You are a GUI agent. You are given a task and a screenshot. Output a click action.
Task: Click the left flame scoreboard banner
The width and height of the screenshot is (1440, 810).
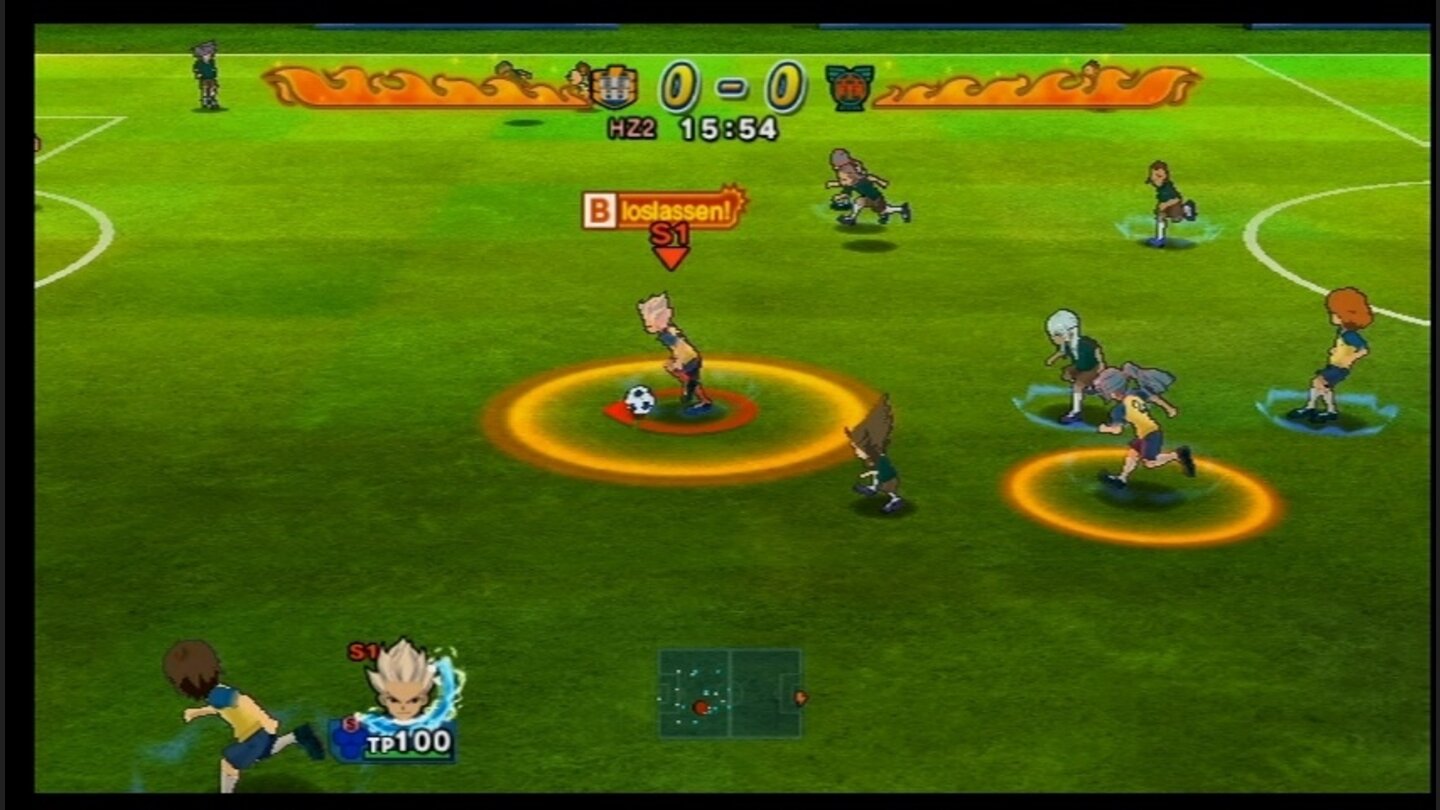(x=420, y=88)
